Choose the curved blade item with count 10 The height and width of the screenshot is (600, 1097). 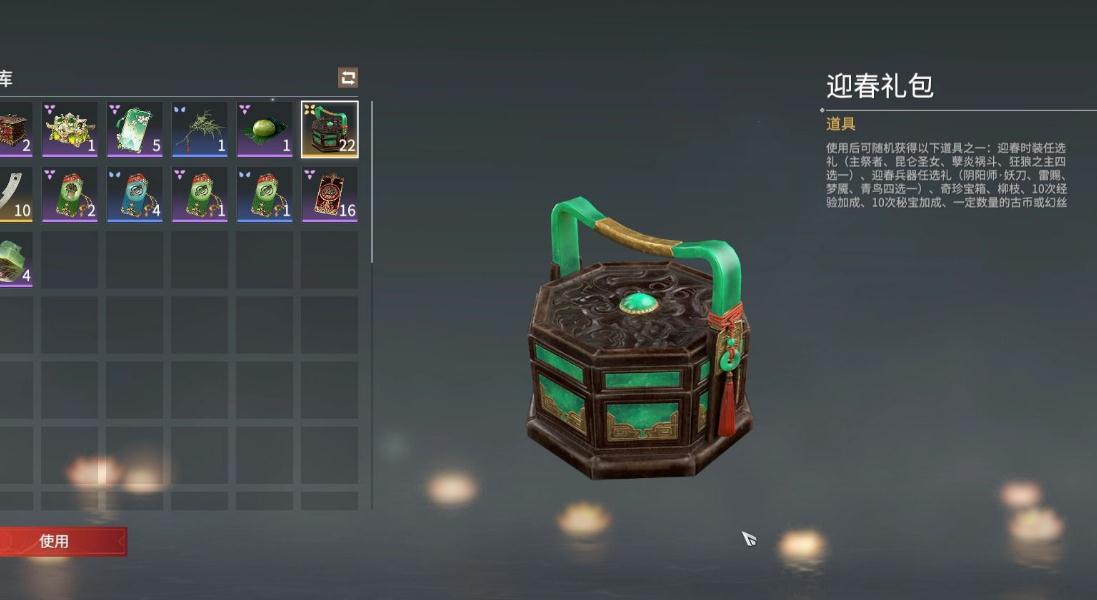14,194
